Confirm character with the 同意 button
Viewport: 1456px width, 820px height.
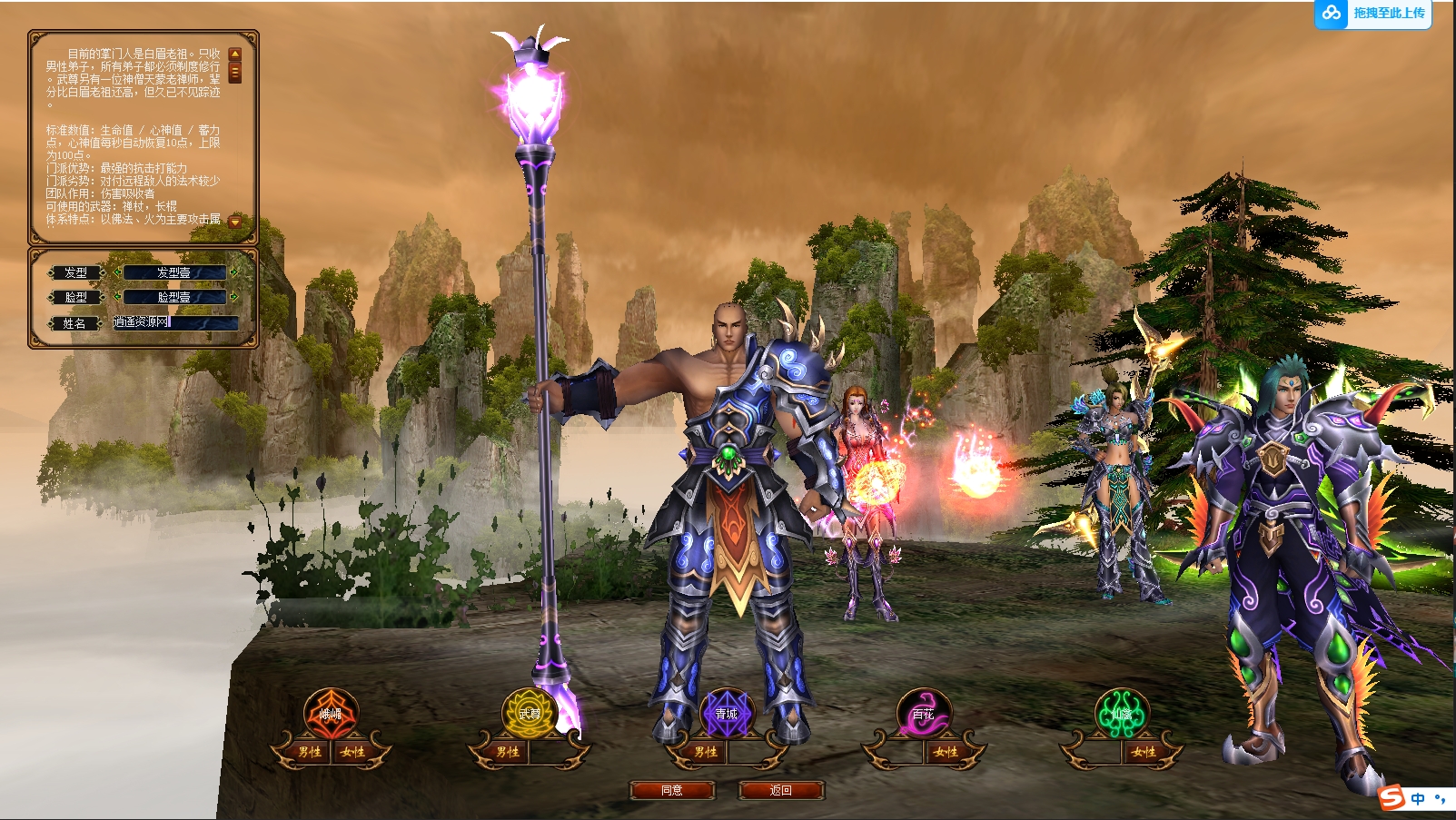[x=672, y=790]
